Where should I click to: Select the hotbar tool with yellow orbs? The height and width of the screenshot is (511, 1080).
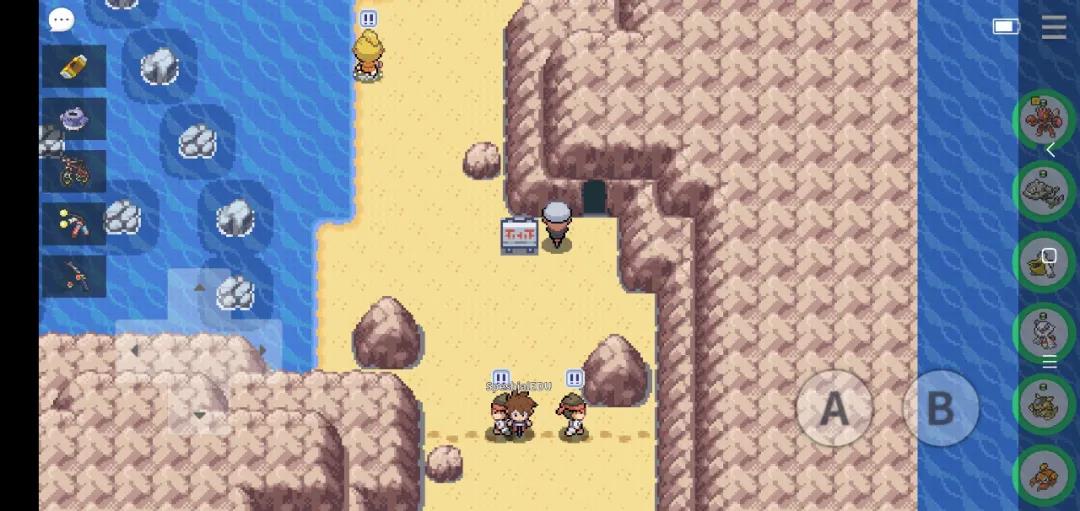click(74, 222)
